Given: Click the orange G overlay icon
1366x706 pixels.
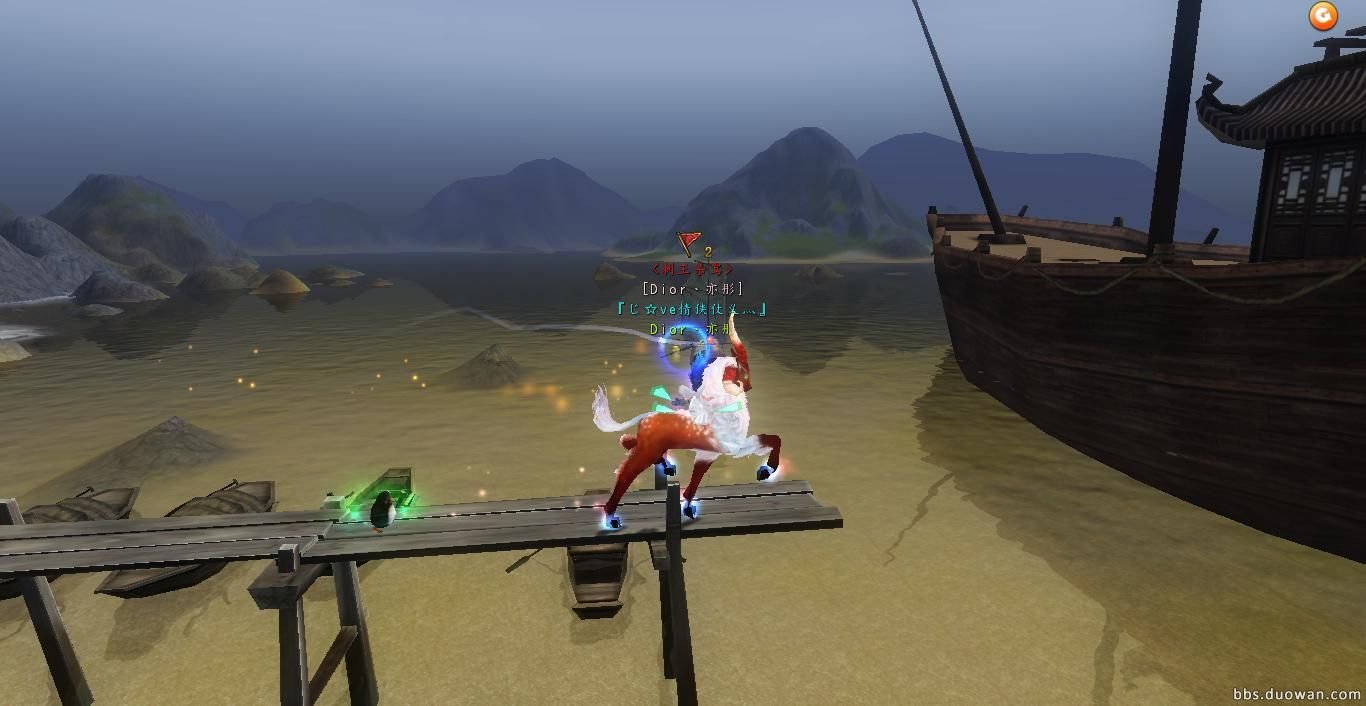Looking at the screenshot, I should (x=1323, y=15).
